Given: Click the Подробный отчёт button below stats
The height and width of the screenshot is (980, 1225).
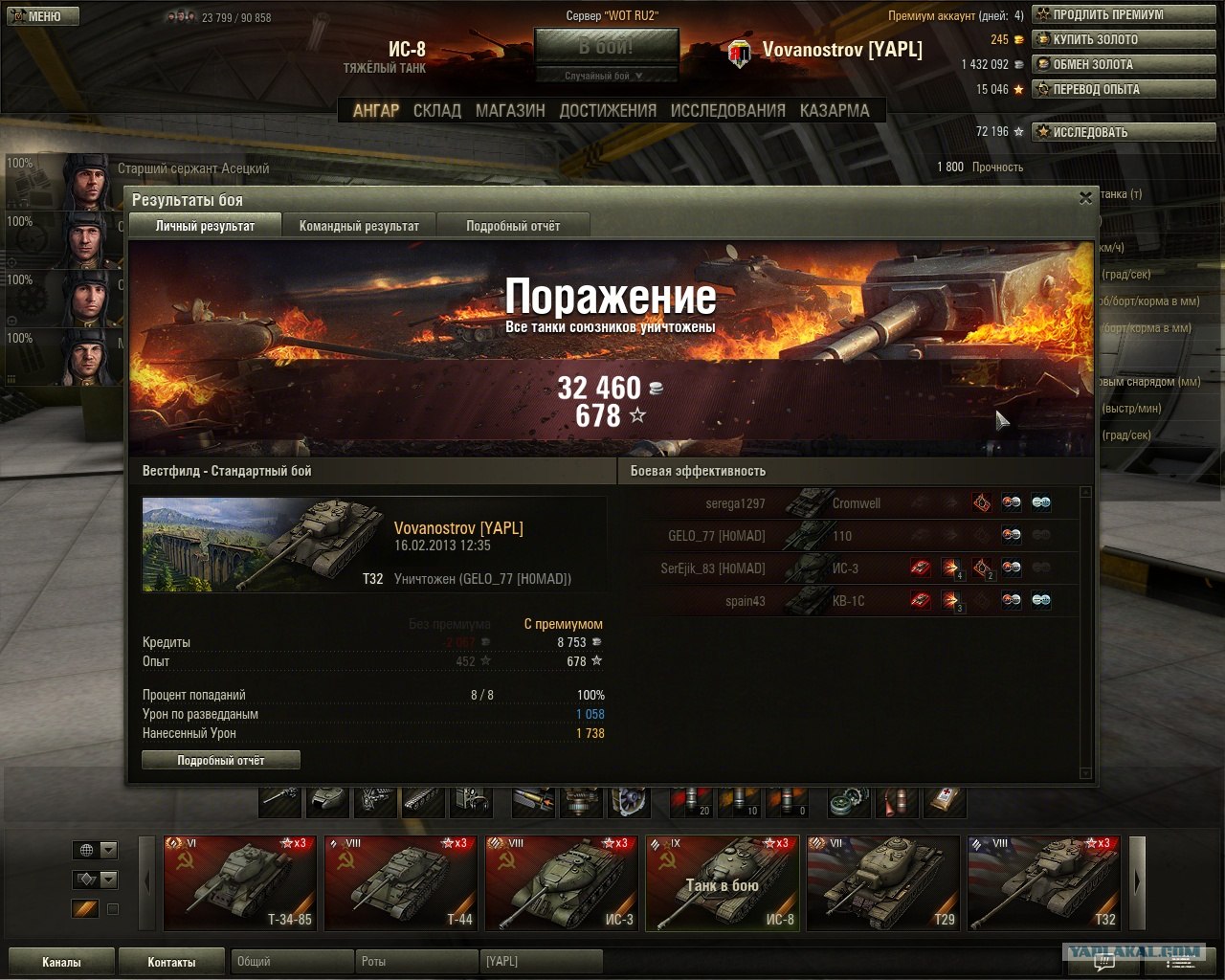Looking at the screenshot, I should click(x=221, y=761).
